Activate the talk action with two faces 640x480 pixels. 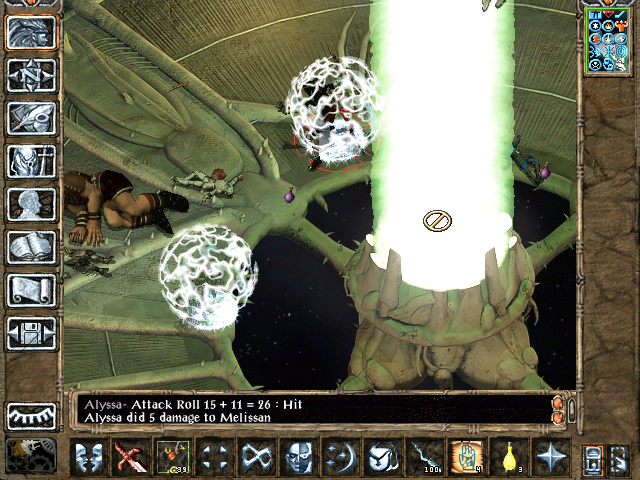coord(89,456)
